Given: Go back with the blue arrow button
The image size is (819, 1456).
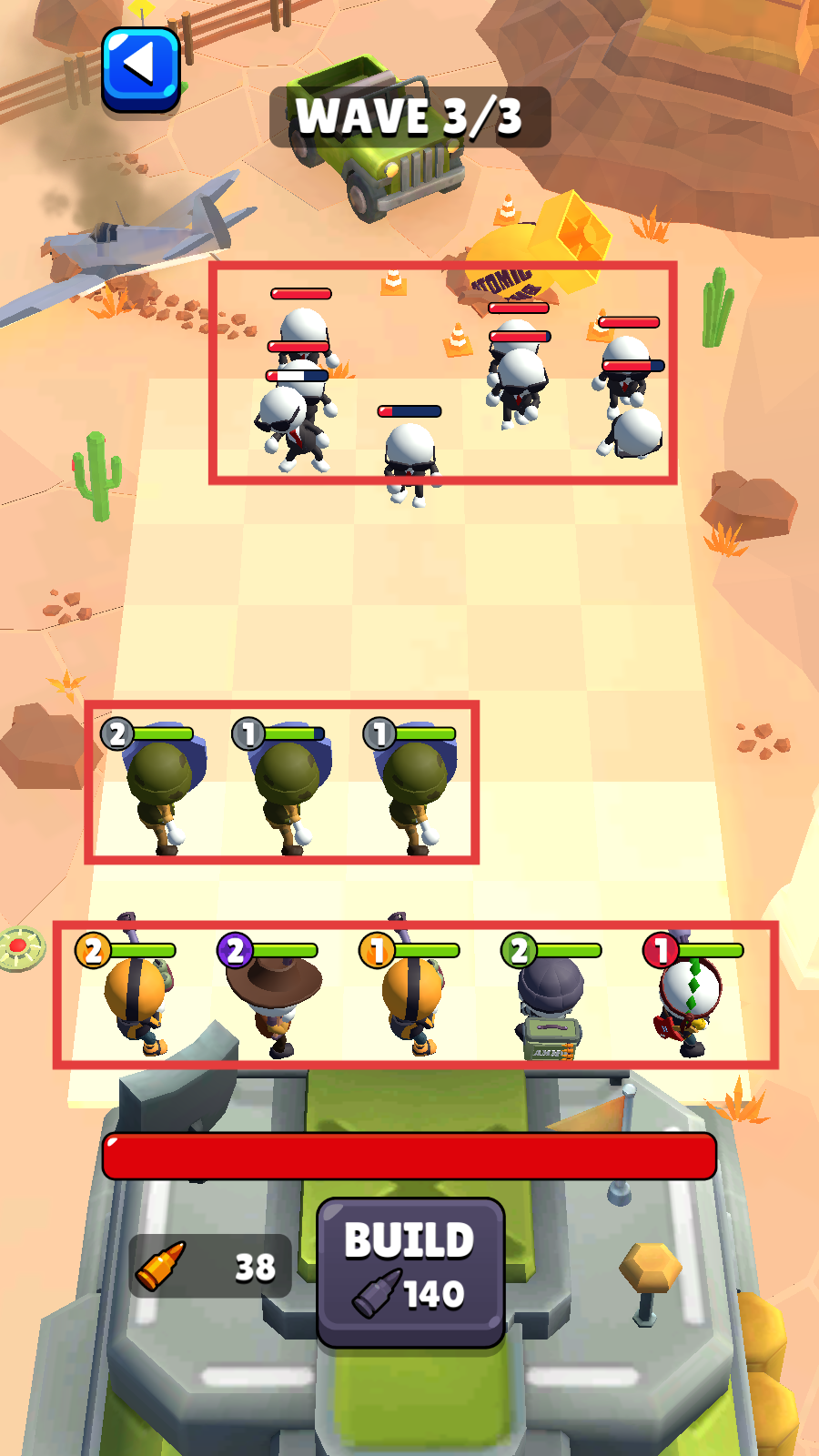Looking at the screenshot, I should (x=140, y=69).
